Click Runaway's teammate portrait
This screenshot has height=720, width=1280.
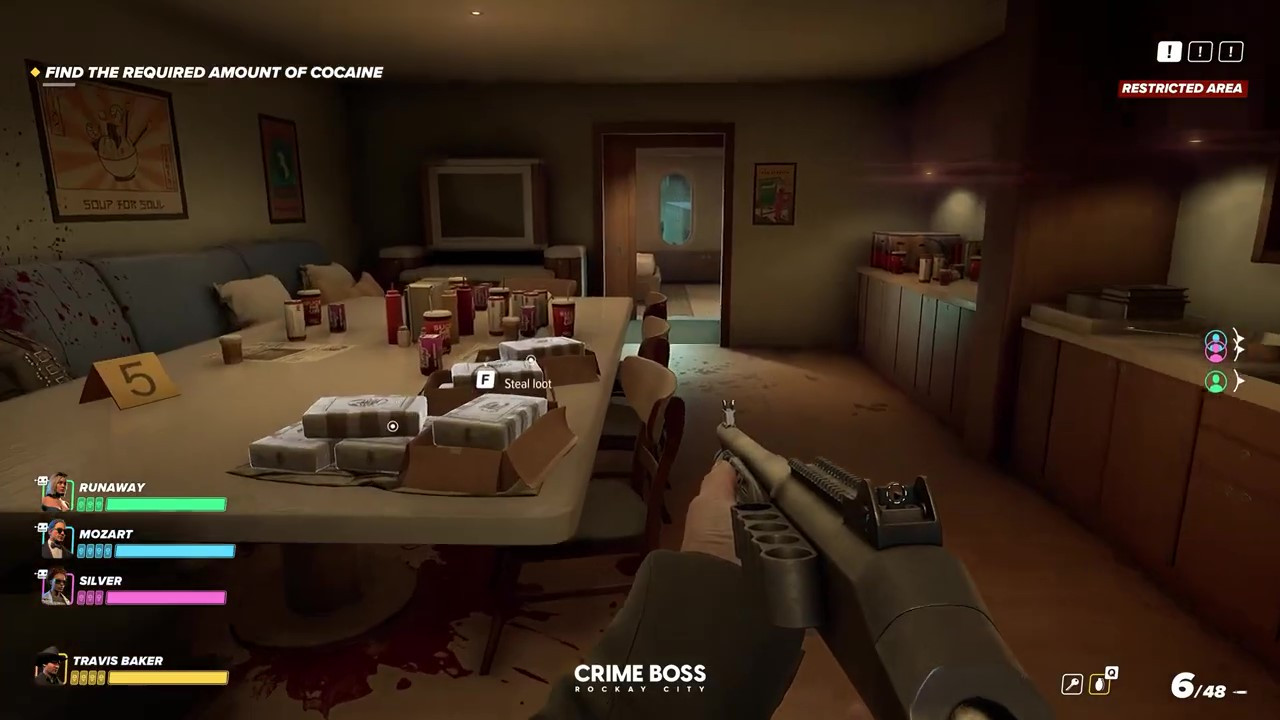(56, 492)
